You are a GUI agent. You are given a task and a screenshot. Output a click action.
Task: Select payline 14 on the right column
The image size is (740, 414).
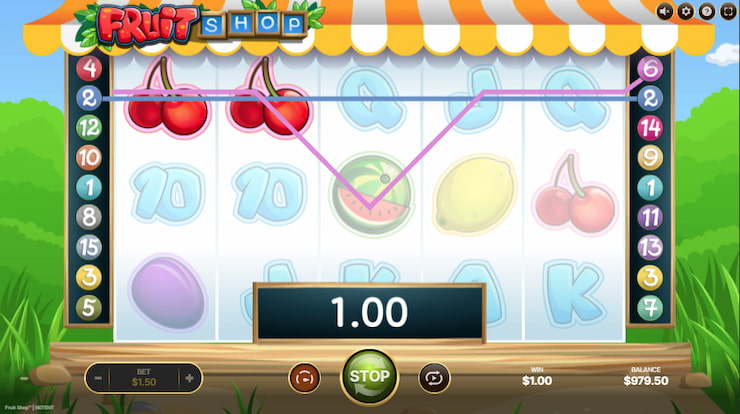coord(651,127)
